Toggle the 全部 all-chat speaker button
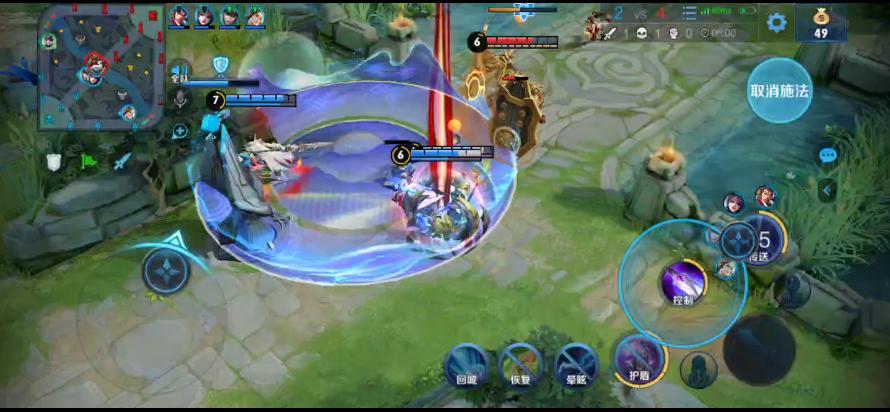The image size is (890, 412). pyautogui.click(x=180, y=74)
